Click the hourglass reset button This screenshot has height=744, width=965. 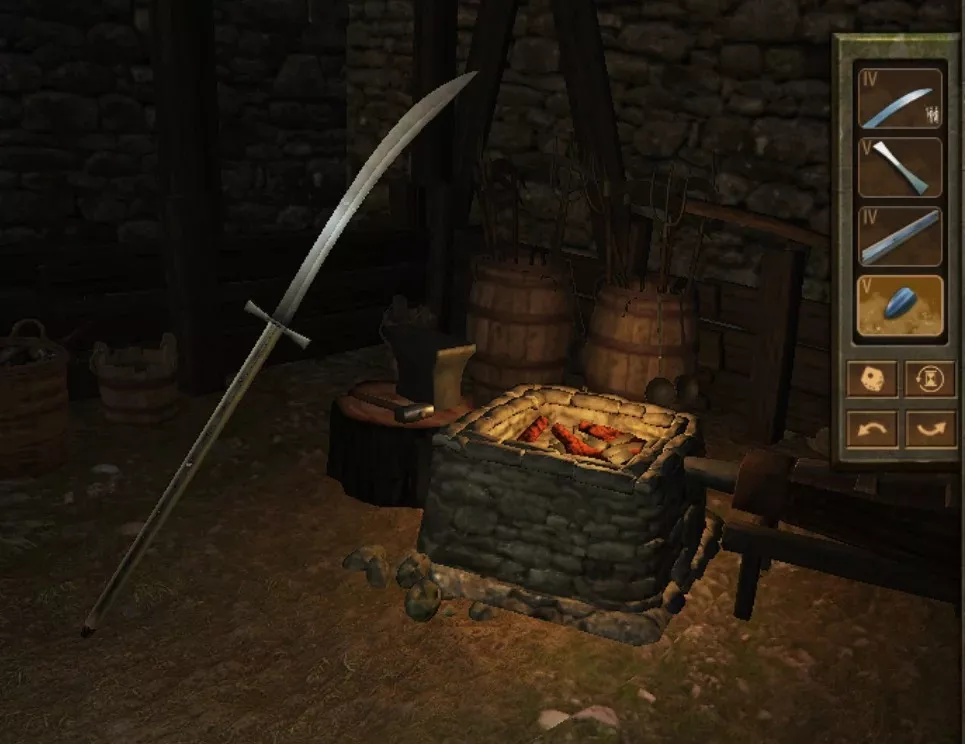[x=930, y=379]
